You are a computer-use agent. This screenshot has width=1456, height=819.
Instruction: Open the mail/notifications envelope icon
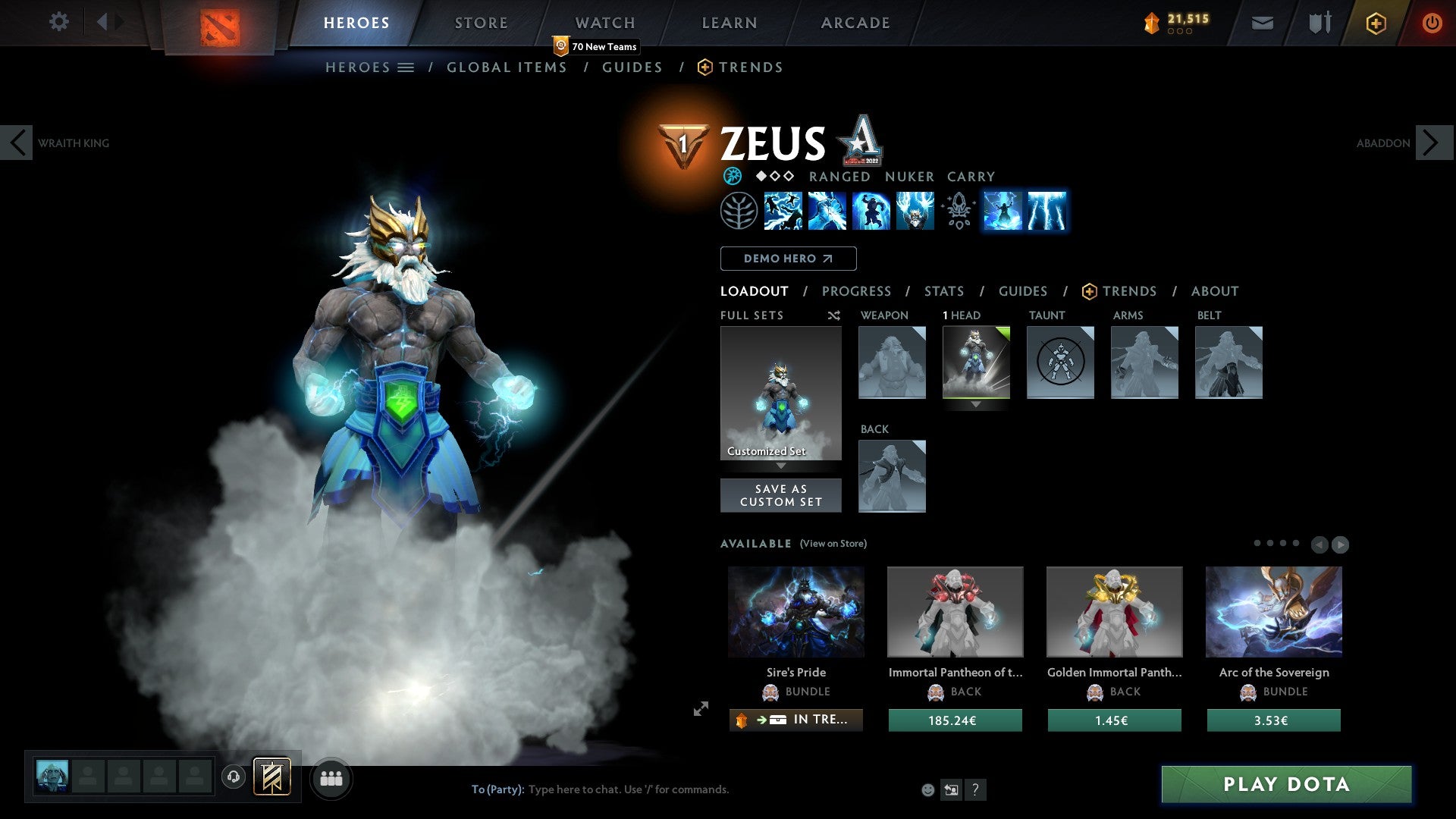(x=1262, y=22)
